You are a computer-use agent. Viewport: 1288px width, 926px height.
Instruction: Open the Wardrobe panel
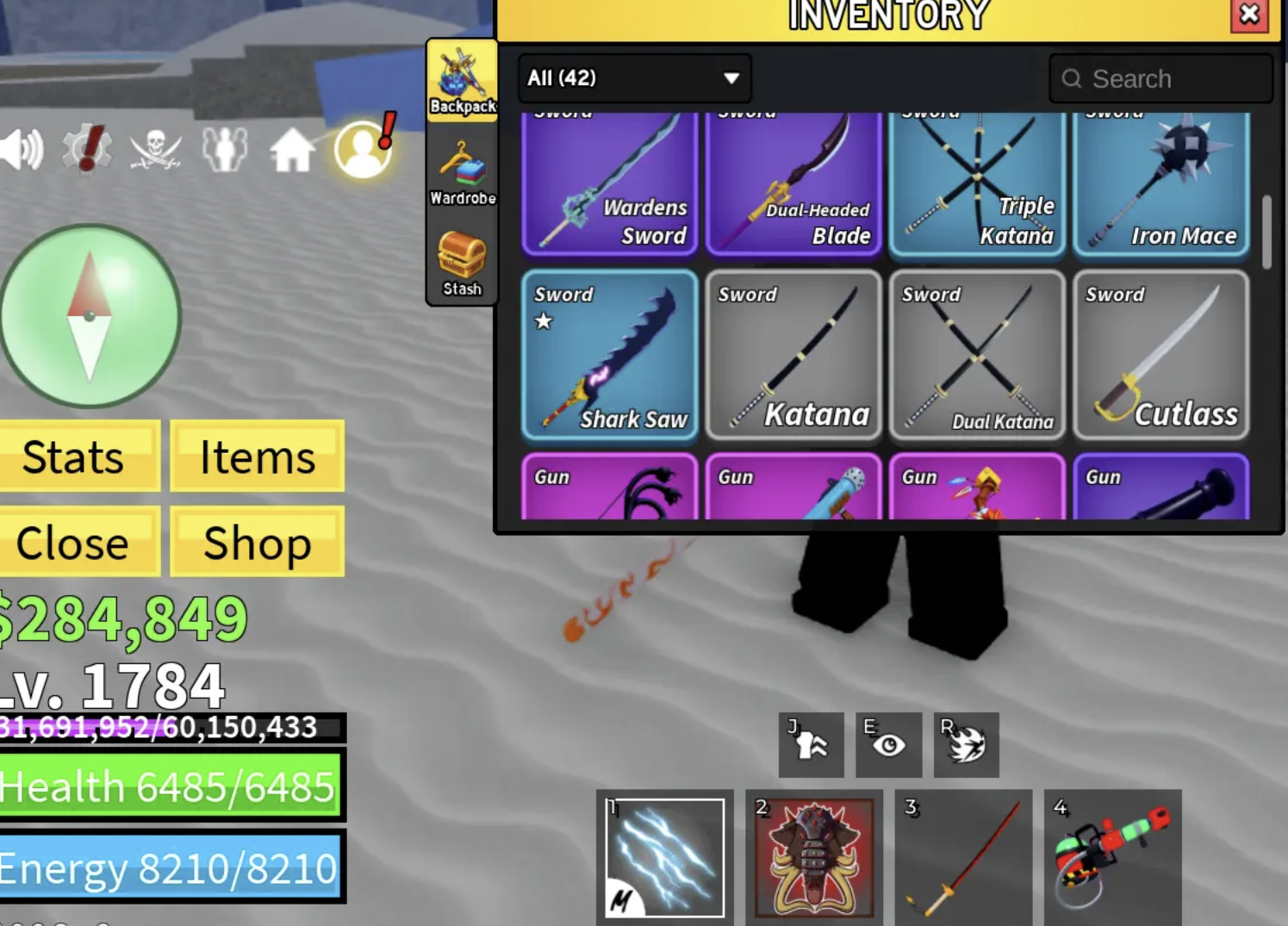coord(462,170)
